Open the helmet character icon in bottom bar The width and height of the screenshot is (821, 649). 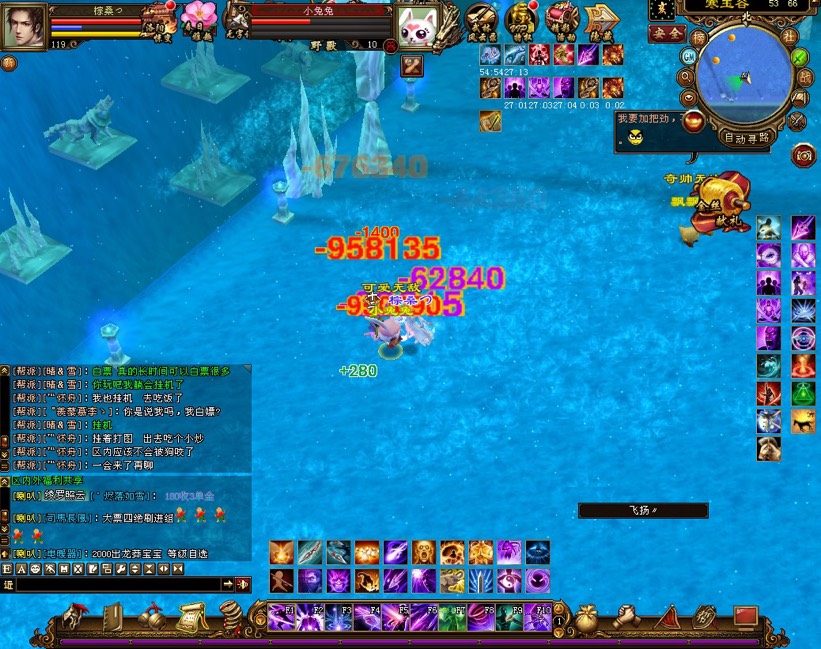point(74,617)
